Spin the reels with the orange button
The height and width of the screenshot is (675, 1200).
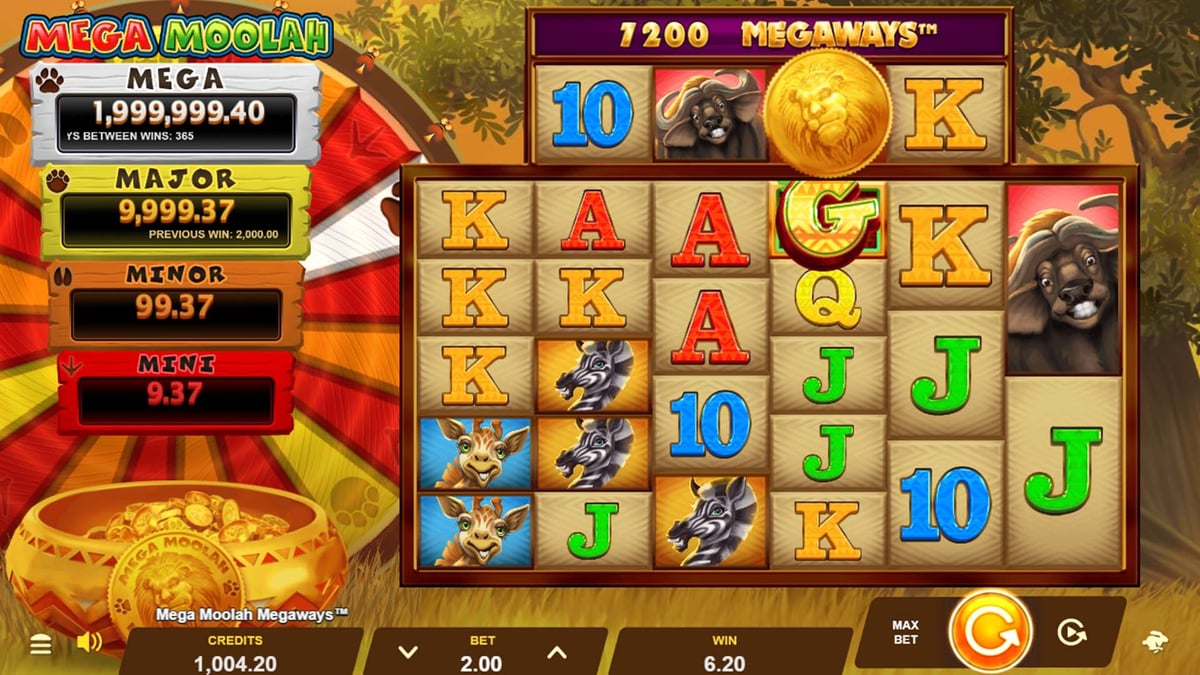point(989,632)
